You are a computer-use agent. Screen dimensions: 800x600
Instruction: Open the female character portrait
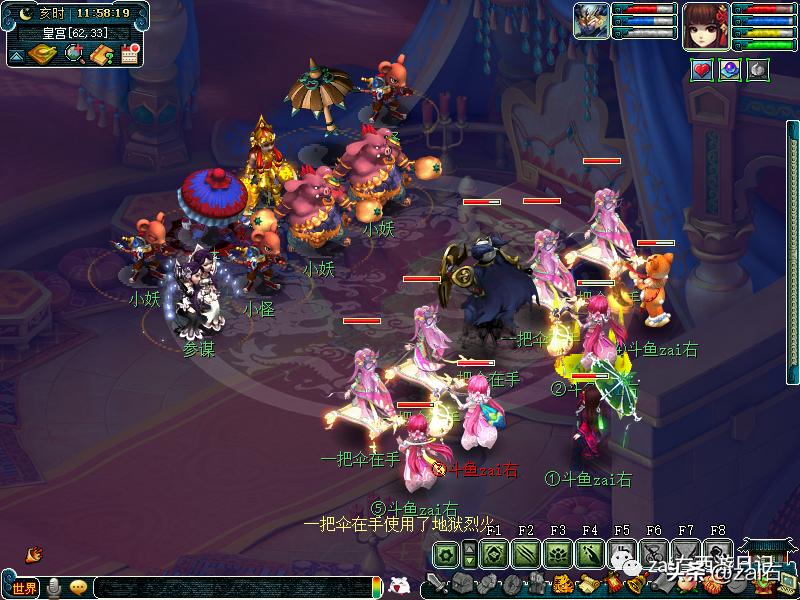pyautogui.click(x=704, y=24)
